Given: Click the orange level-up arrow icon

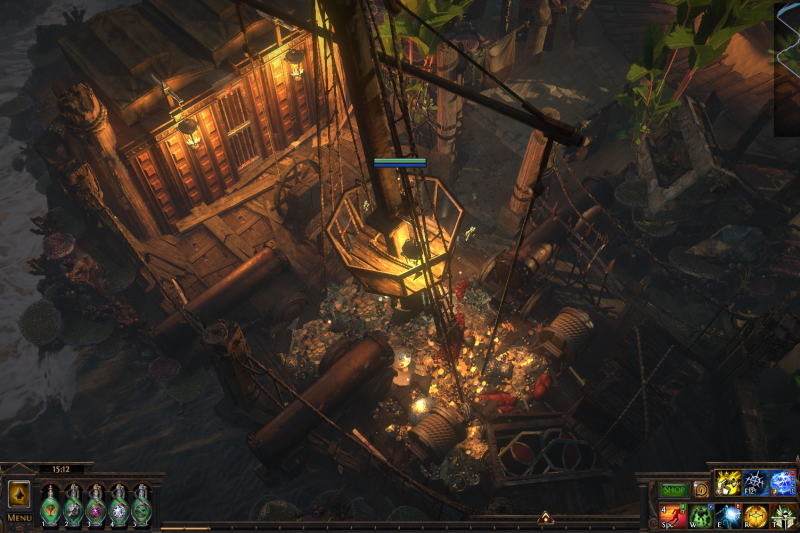Looking at the screenshot, I should (x=19, y=496).
